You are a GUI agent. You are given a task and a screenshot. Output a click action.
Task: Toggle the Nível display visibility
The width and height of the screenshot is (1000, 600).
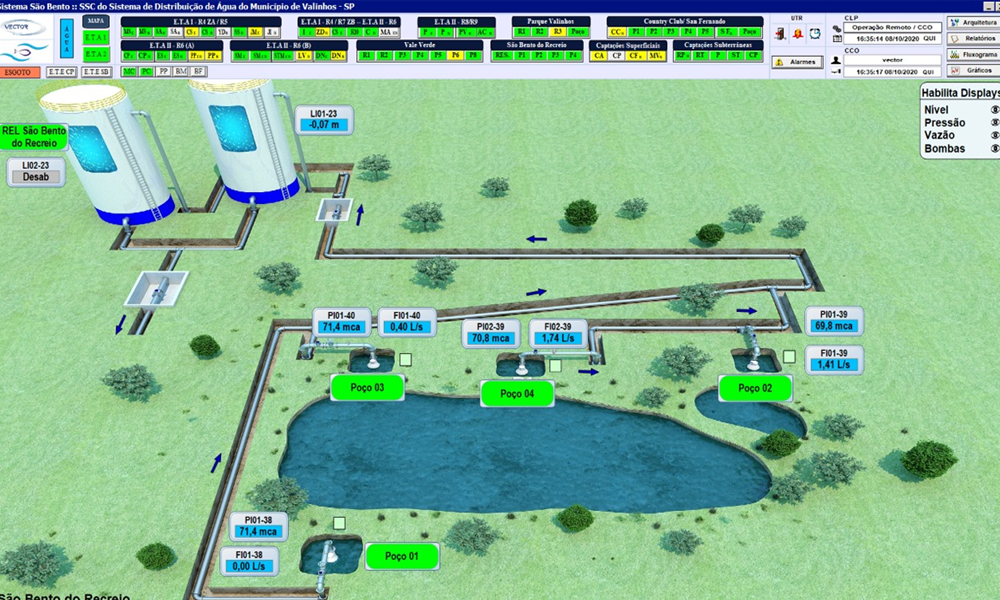click(x=994, y=110)
